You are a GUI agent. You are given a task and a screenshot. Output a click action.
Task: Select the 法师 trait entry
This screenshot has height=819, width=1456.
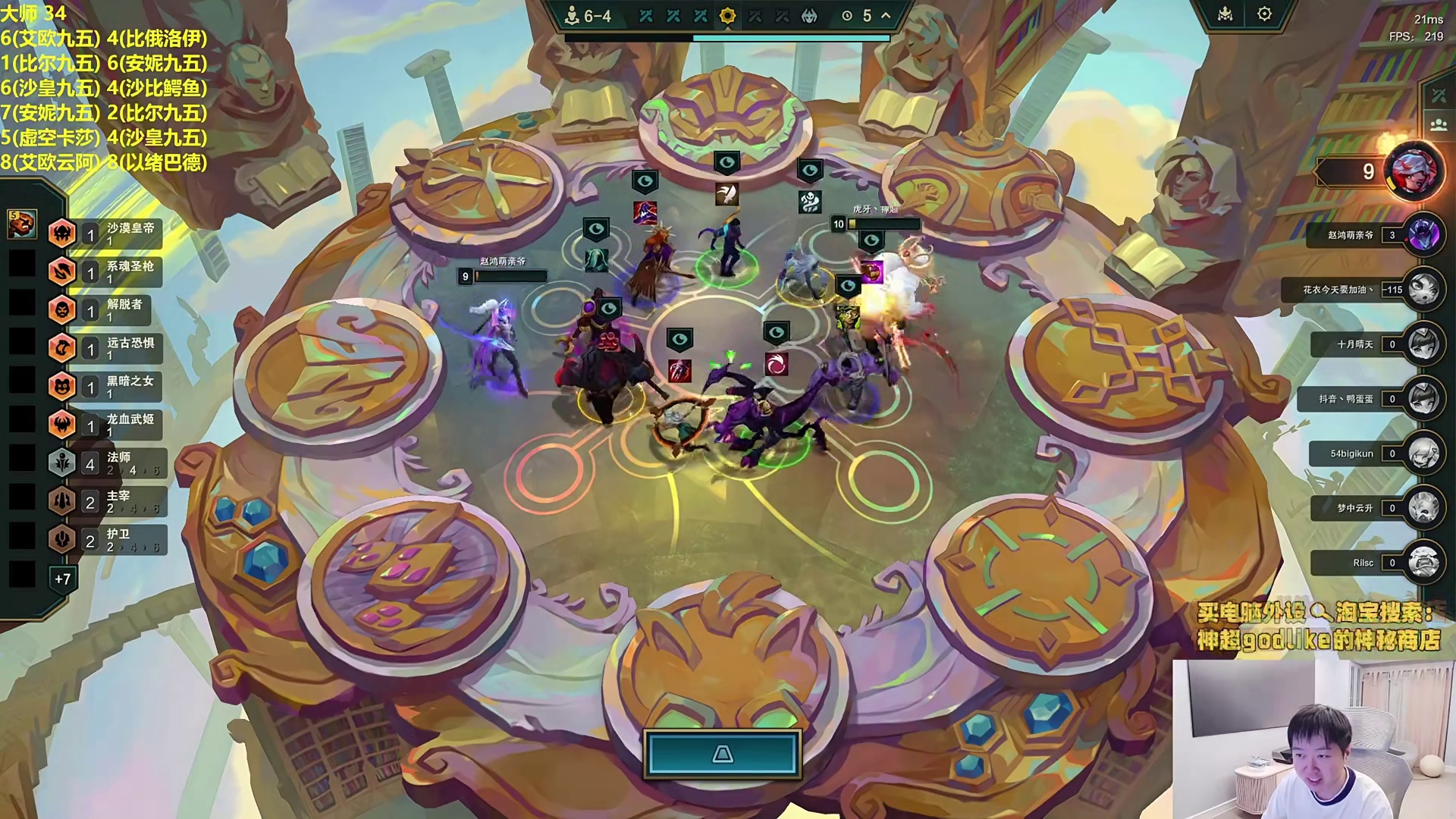tap(106, 463)
